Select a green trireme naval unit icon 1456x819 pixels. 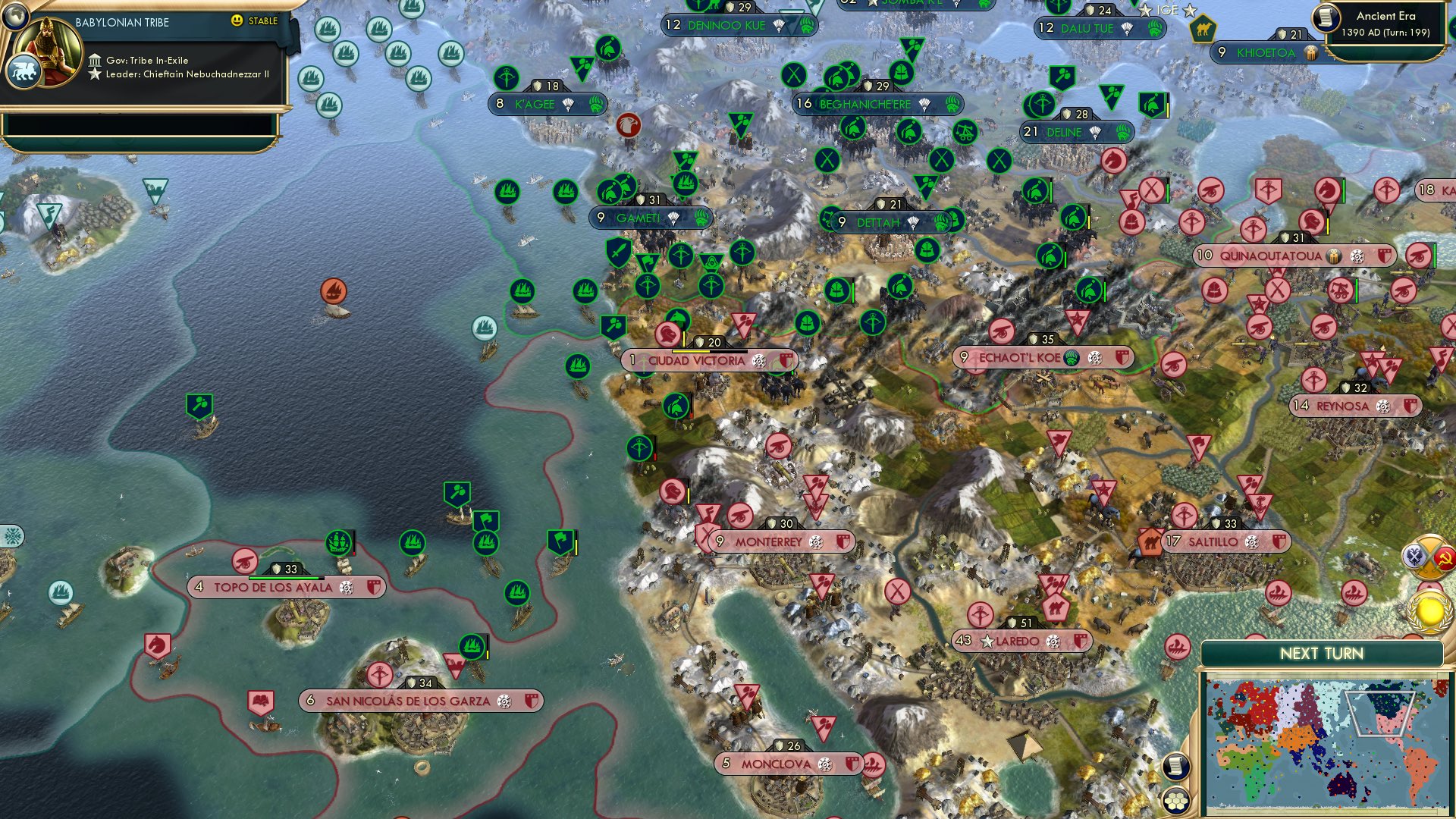pyautogui.click(x=523, y=290)
